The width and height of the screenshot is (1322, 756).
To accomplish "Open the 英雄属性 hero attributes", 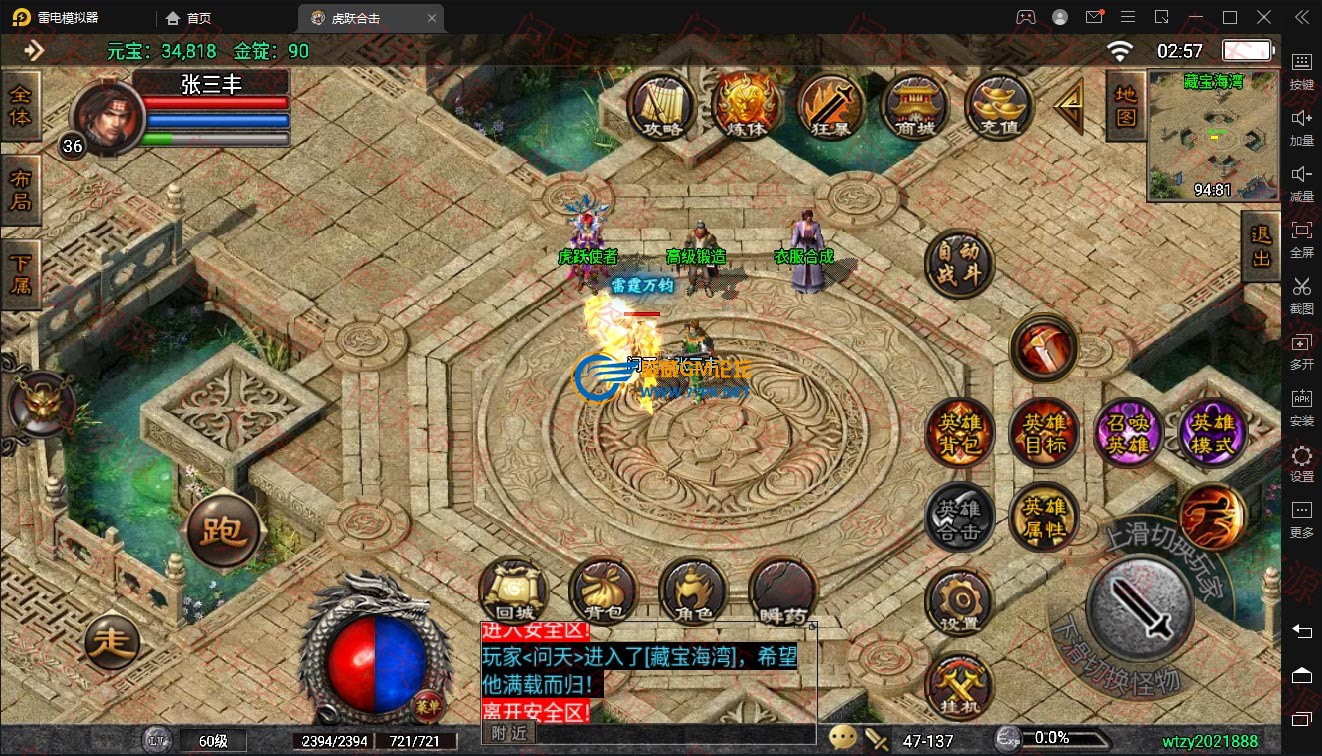I will tap(1043, 518).
